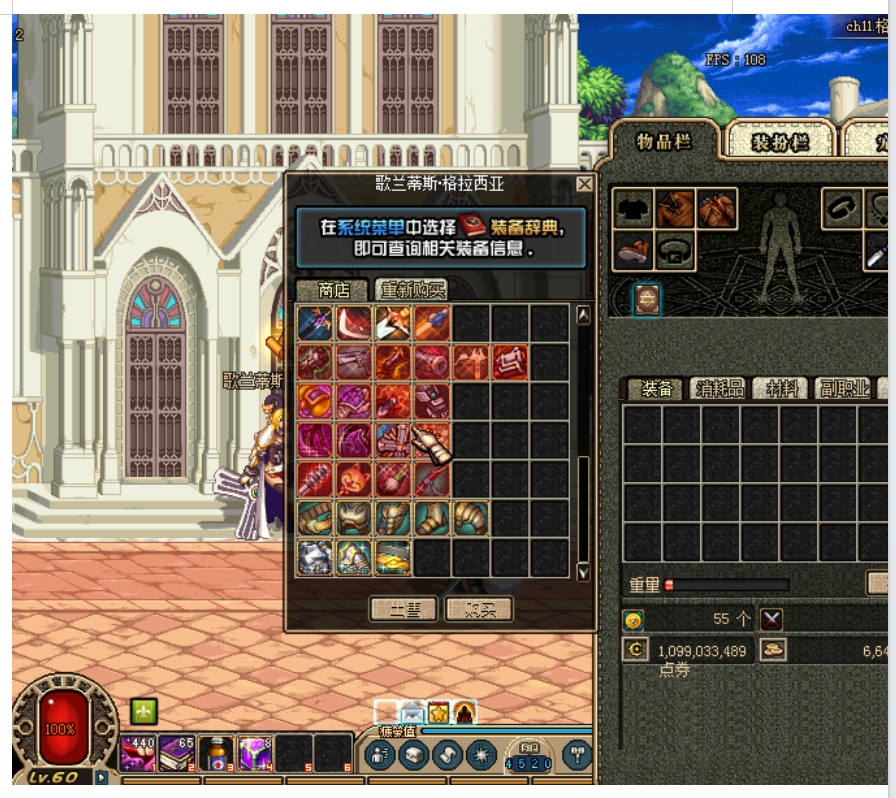Open the 装扮栏 avatar tab
Image resolution: width=896 pixels, height=798 pixels.
(780, 142)
